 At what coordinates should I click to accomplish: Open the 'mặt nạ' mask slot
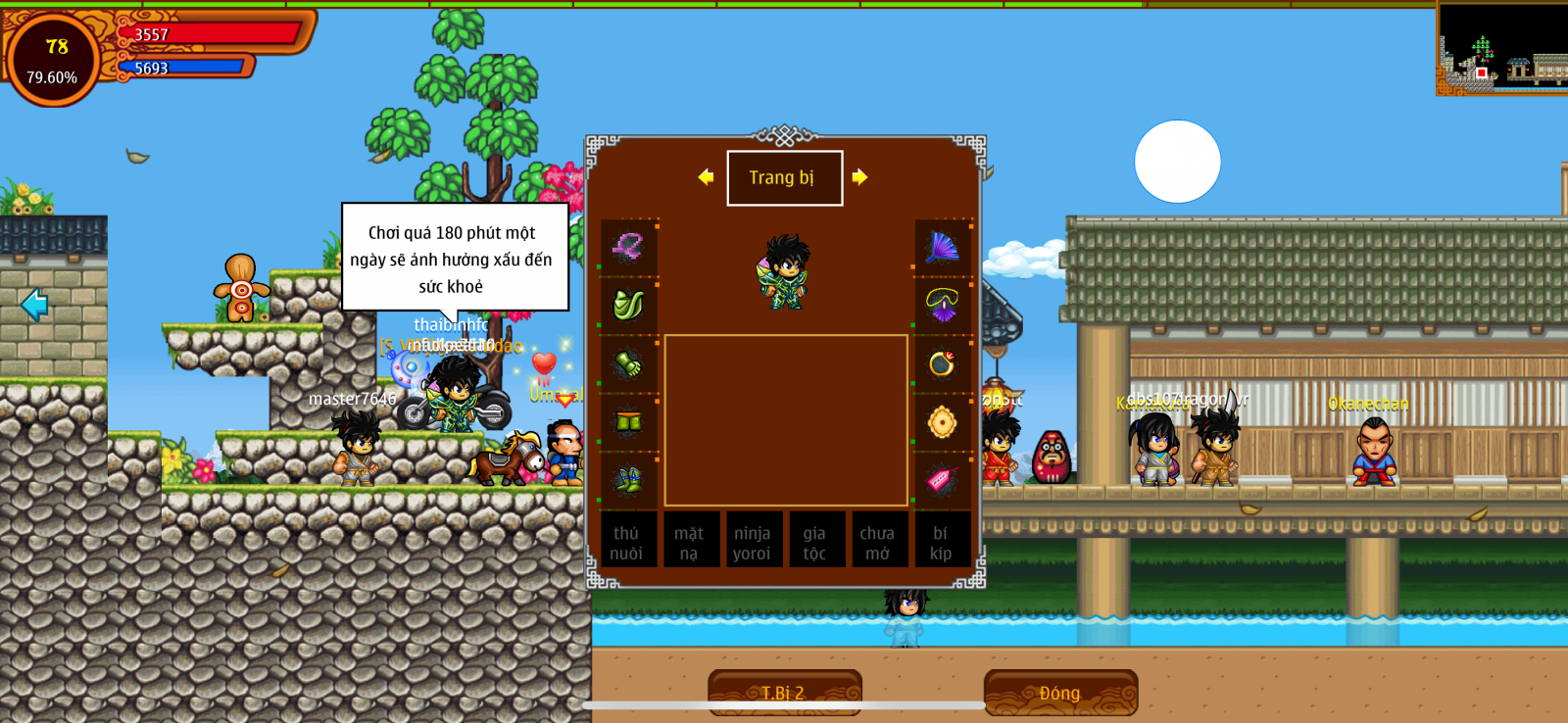tap(690, 542)
